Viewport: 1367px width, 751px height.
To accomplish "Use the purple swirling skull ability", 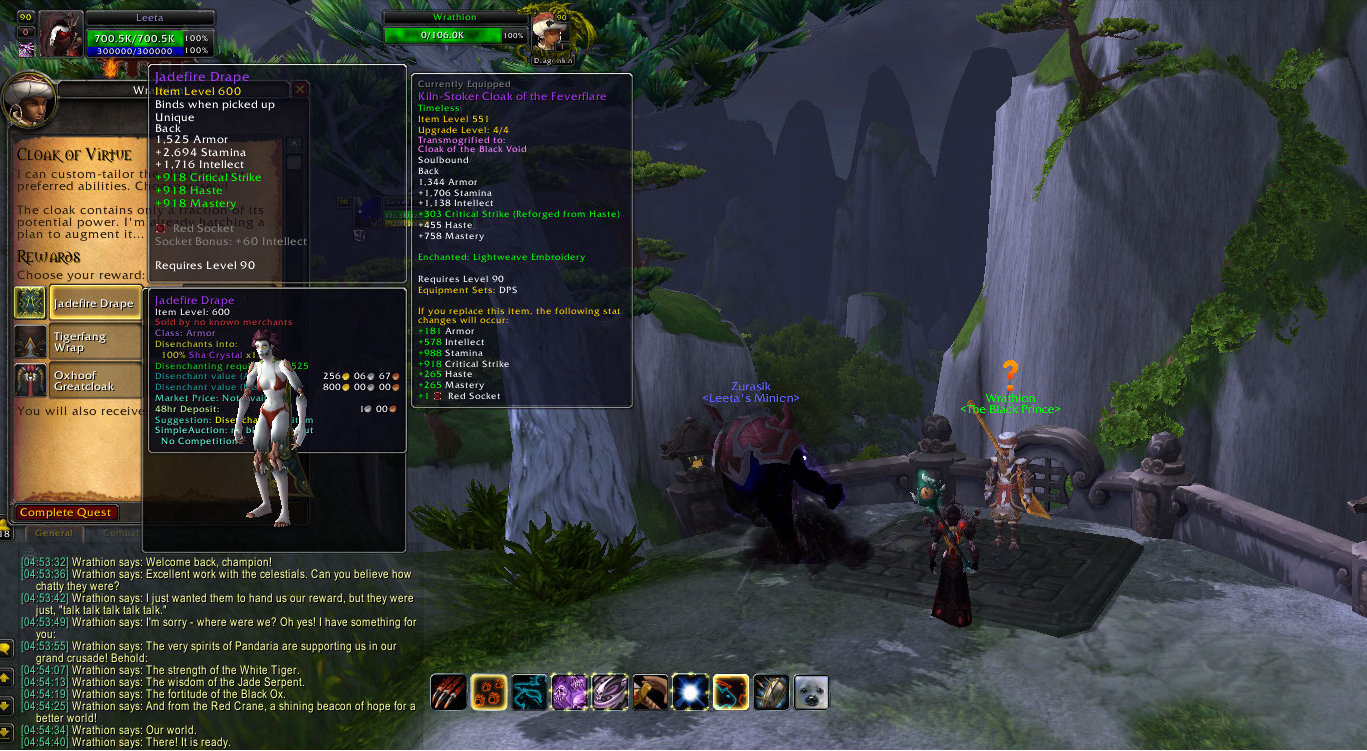I will click(609, 692).
